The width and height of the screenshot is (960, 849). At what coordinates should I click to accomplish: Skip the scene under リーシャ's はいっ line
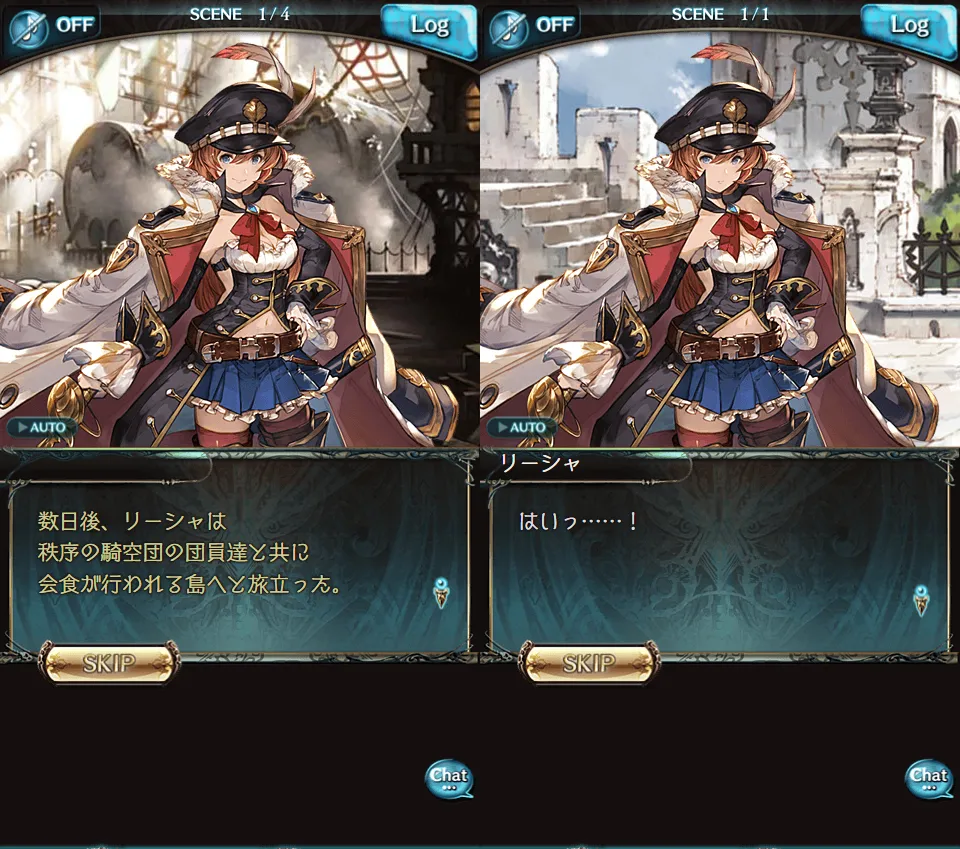click(589, 662)
